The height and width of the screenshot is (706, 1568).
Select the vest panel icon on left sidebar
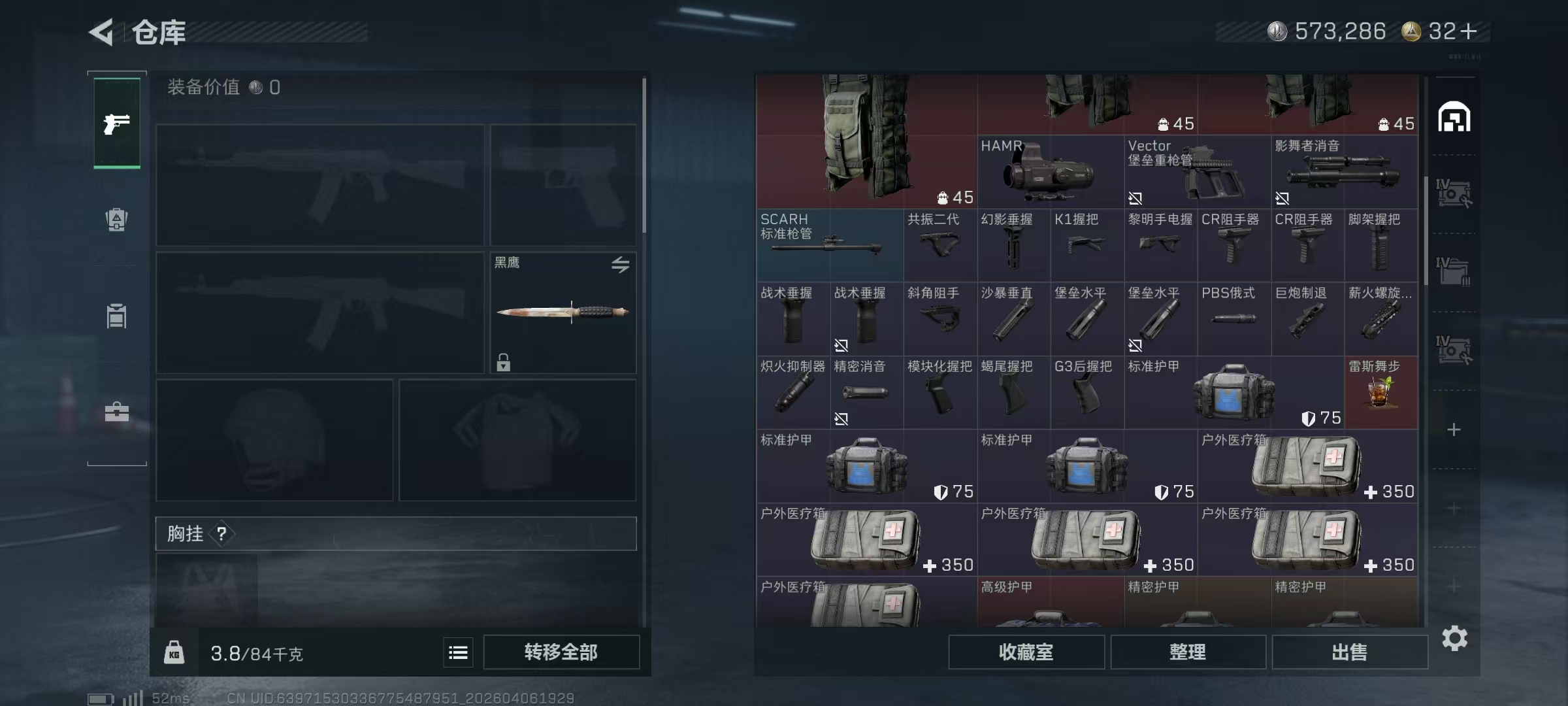tap(116, 317)
